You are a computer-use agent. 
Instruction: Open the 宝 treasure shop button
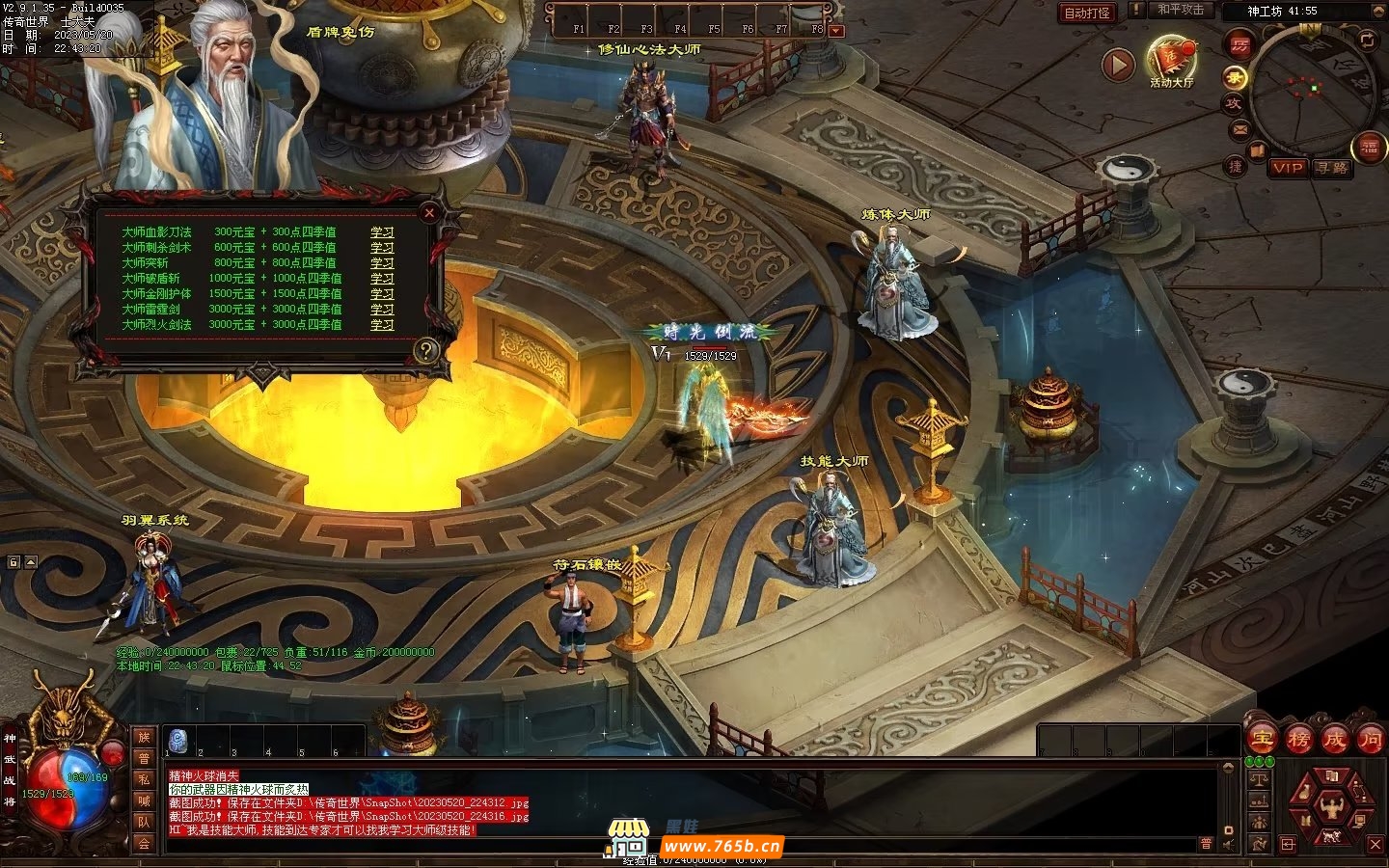(x=1262, y=740)
